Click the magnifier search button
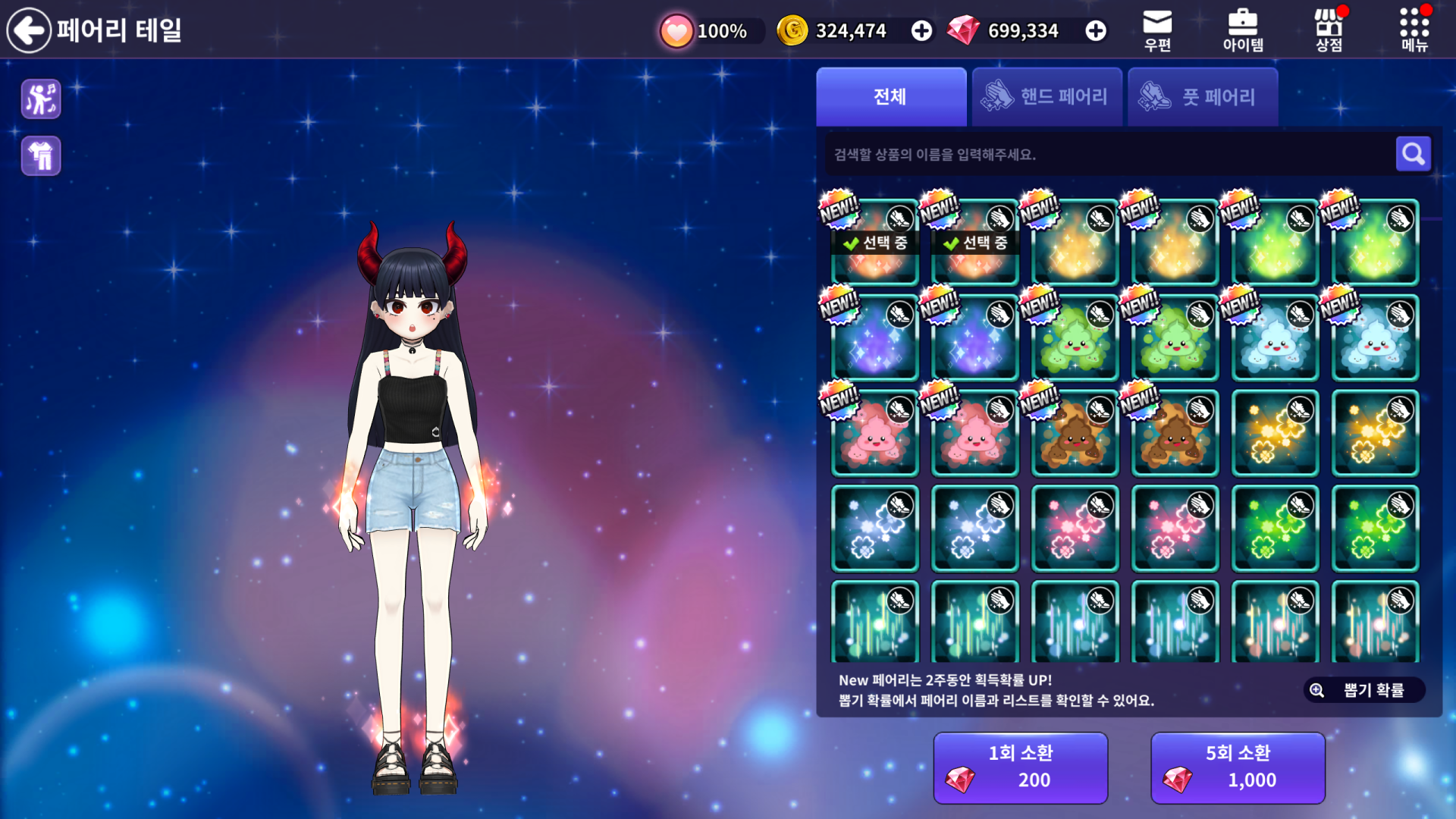Screen dimensions: 1456x819 click(1413, 155)
